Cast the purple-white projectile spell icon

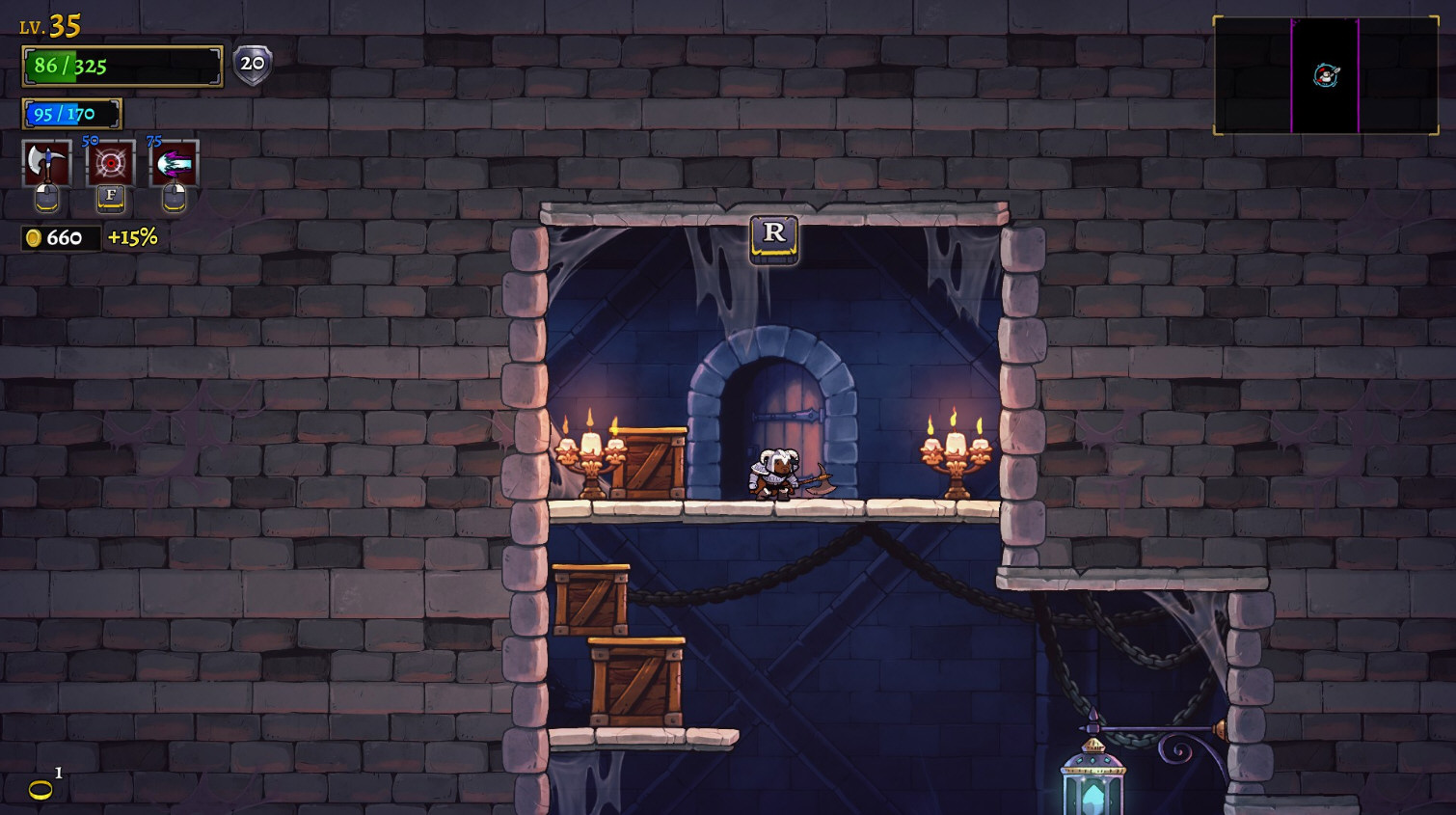tap(175, 164)
